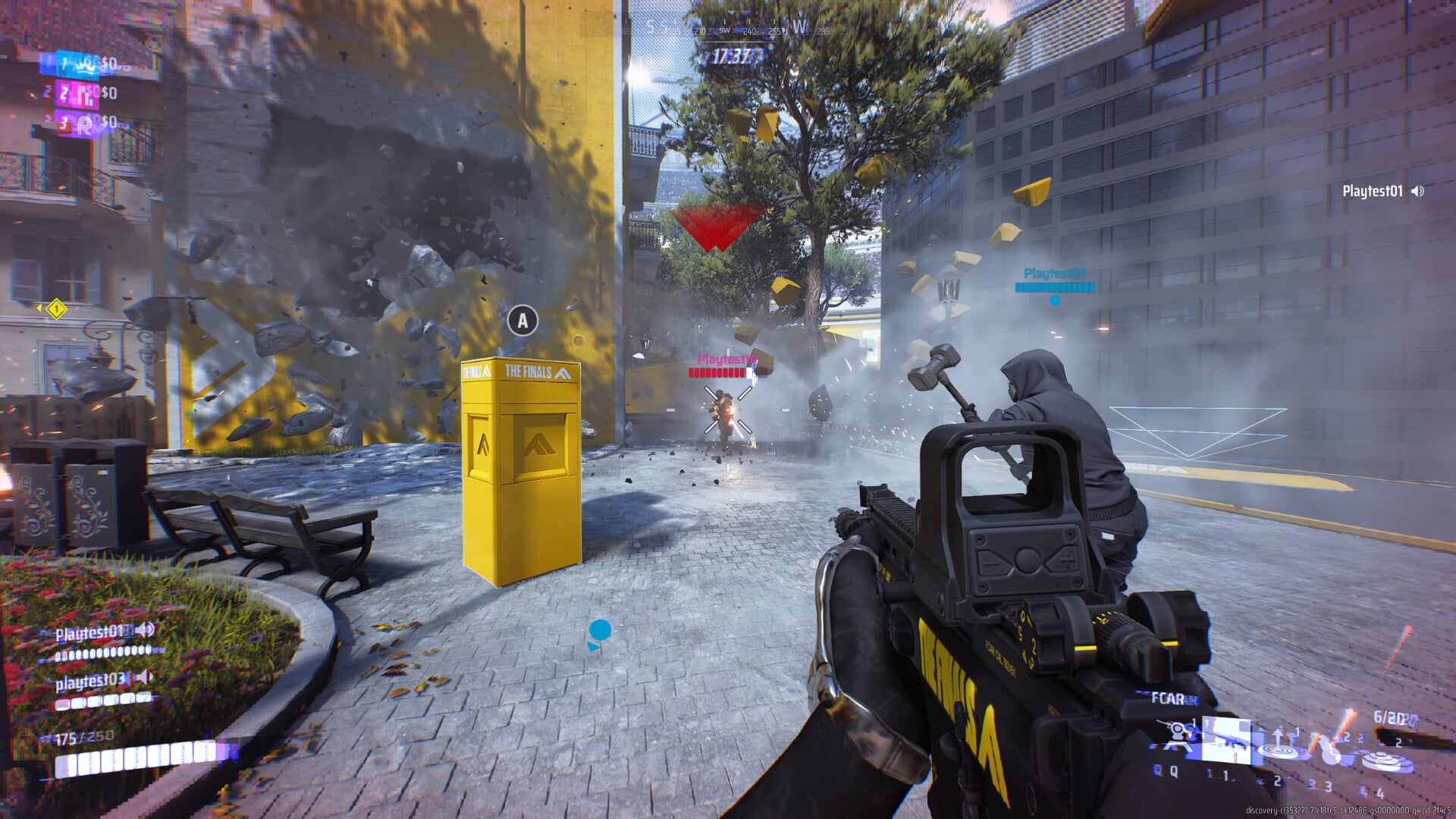
Task: Click the sentry turret gadget icon
Action: click(1175, 730)
